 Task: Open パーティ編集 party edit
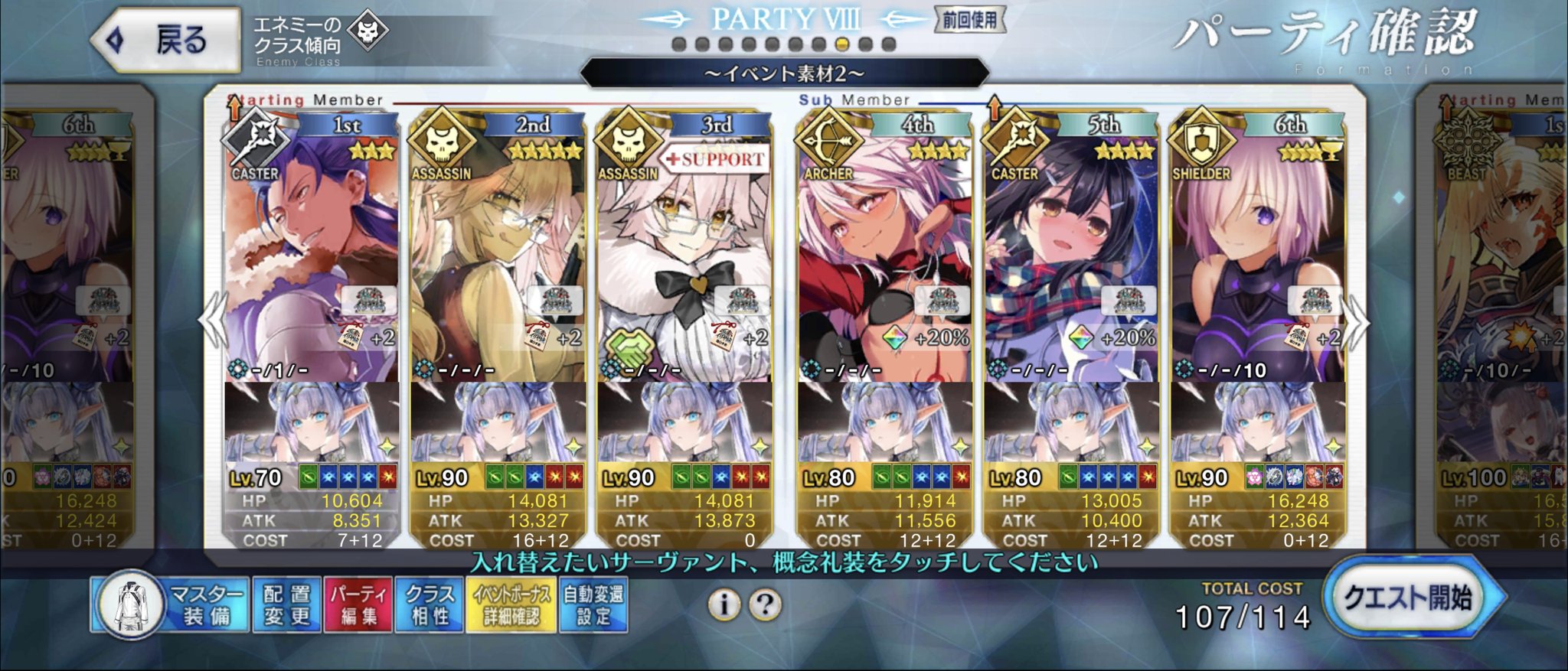tap(358, 605)
